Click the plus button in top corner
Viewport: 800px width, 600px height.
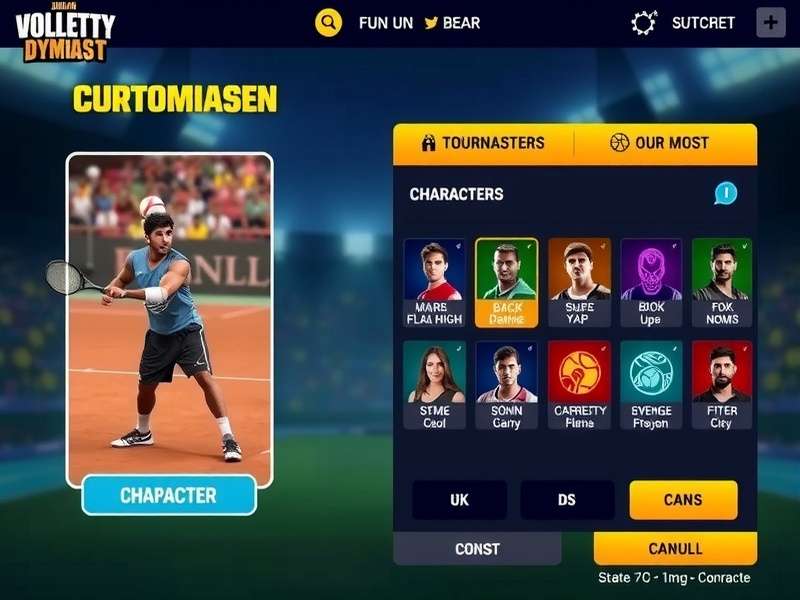coord(771,22)
